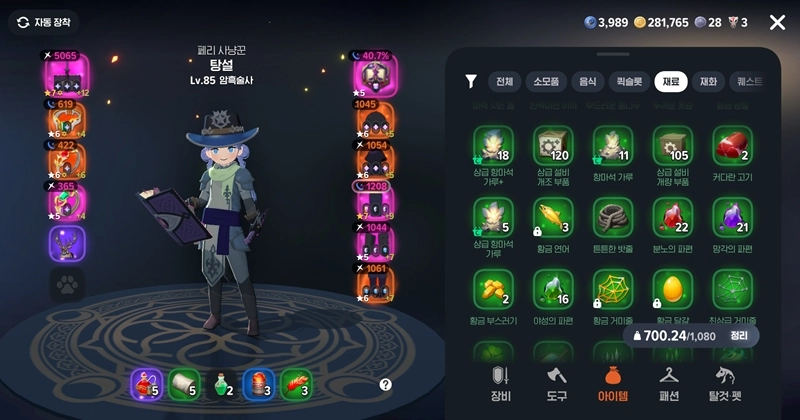Choose the 황금 연어 item slot
The image size is (800, 420).
[x=553, y=216]
